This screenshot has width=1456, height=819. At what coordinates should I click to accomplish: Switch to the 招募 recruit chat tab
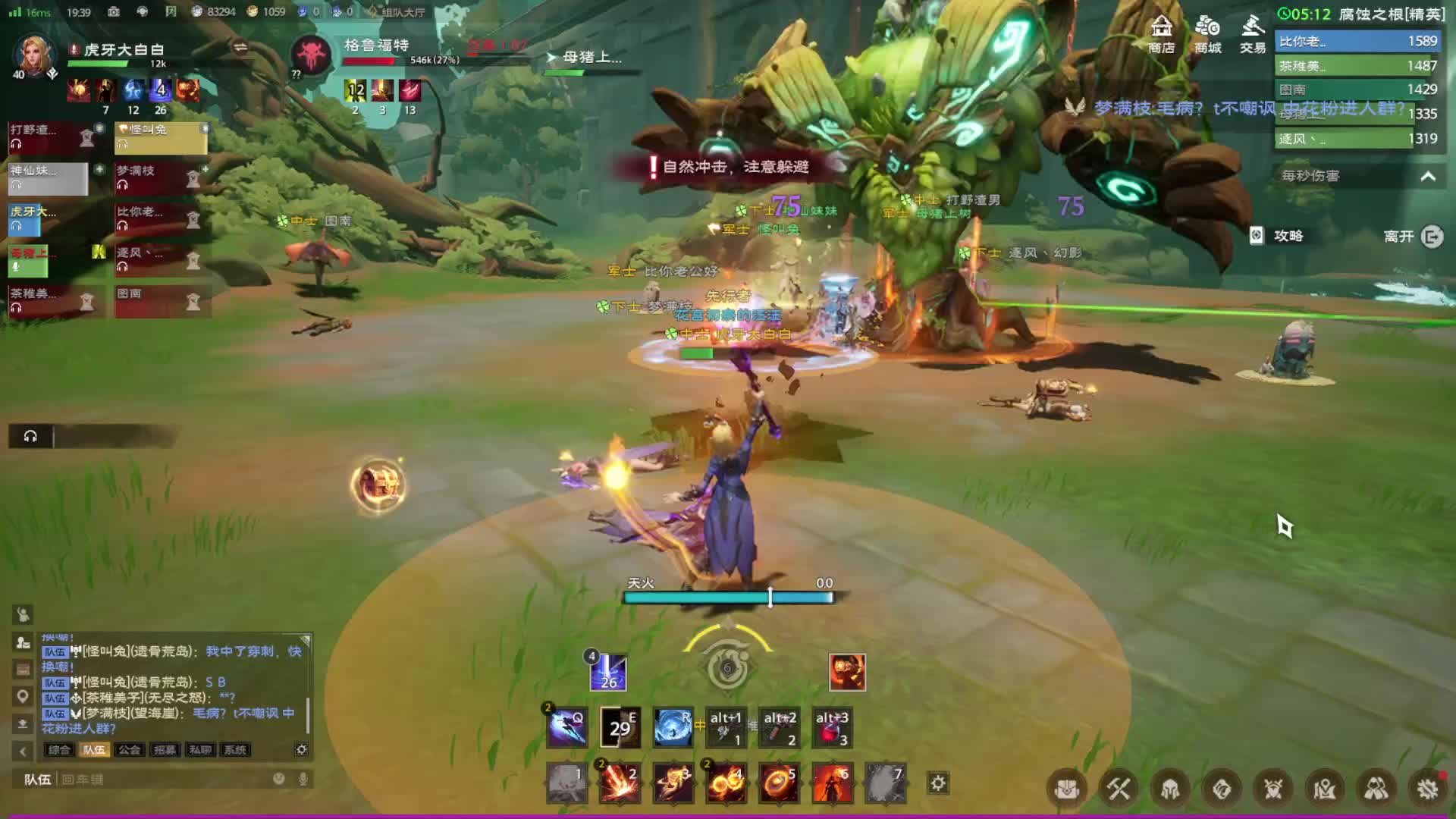(x=165, y=750)
